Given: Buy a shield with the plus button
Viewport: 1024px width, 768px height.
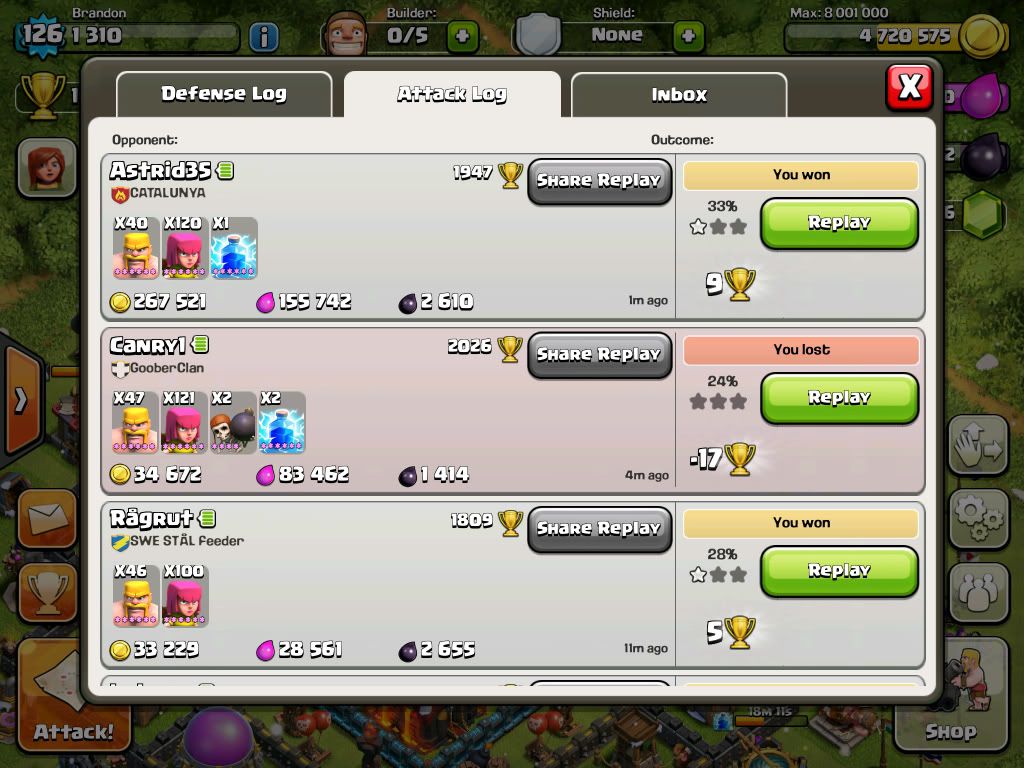Looking at the screenshot, I should pos(688,37).
